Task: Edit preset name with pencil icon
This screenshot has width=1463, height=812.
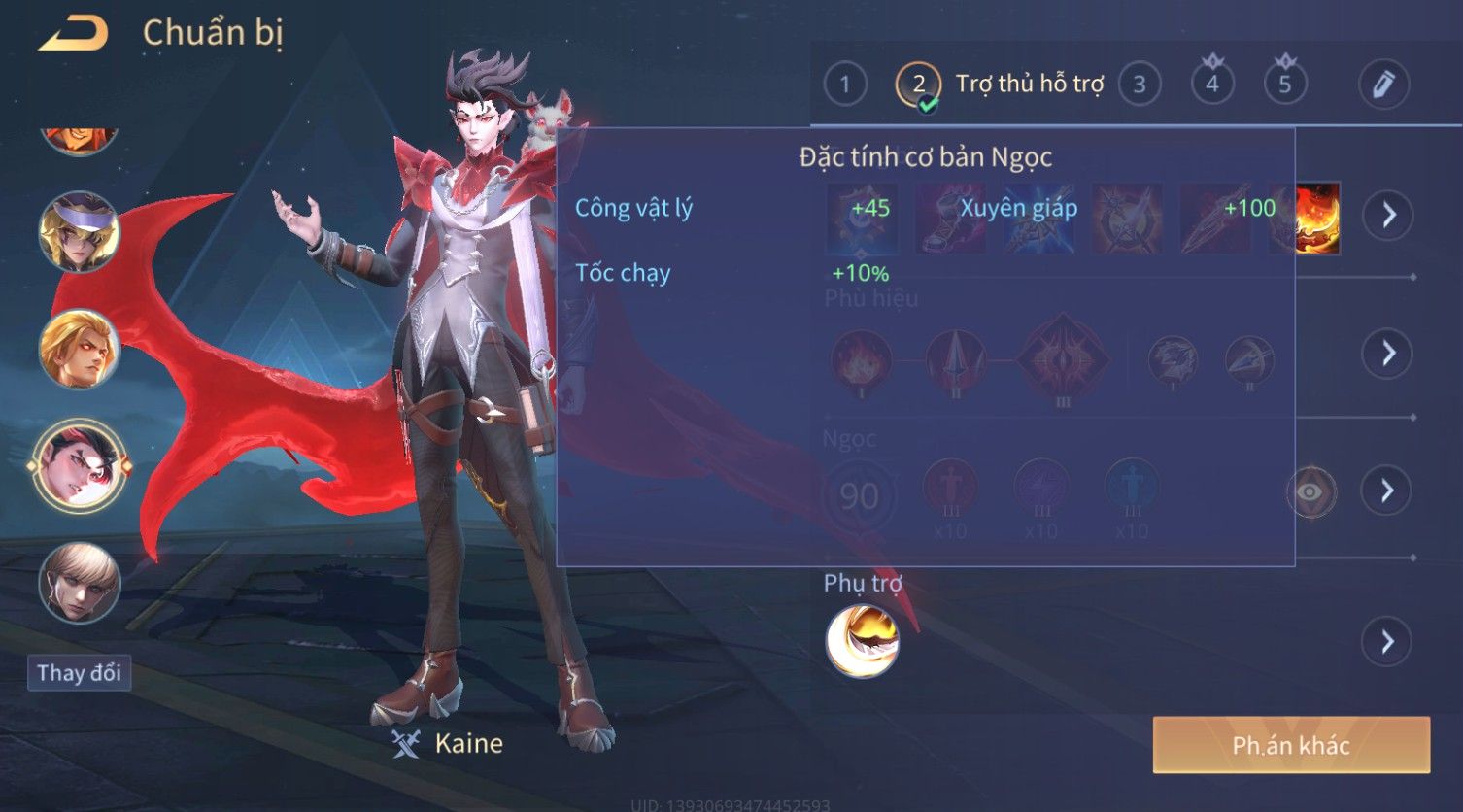Action: point(1382,85)
